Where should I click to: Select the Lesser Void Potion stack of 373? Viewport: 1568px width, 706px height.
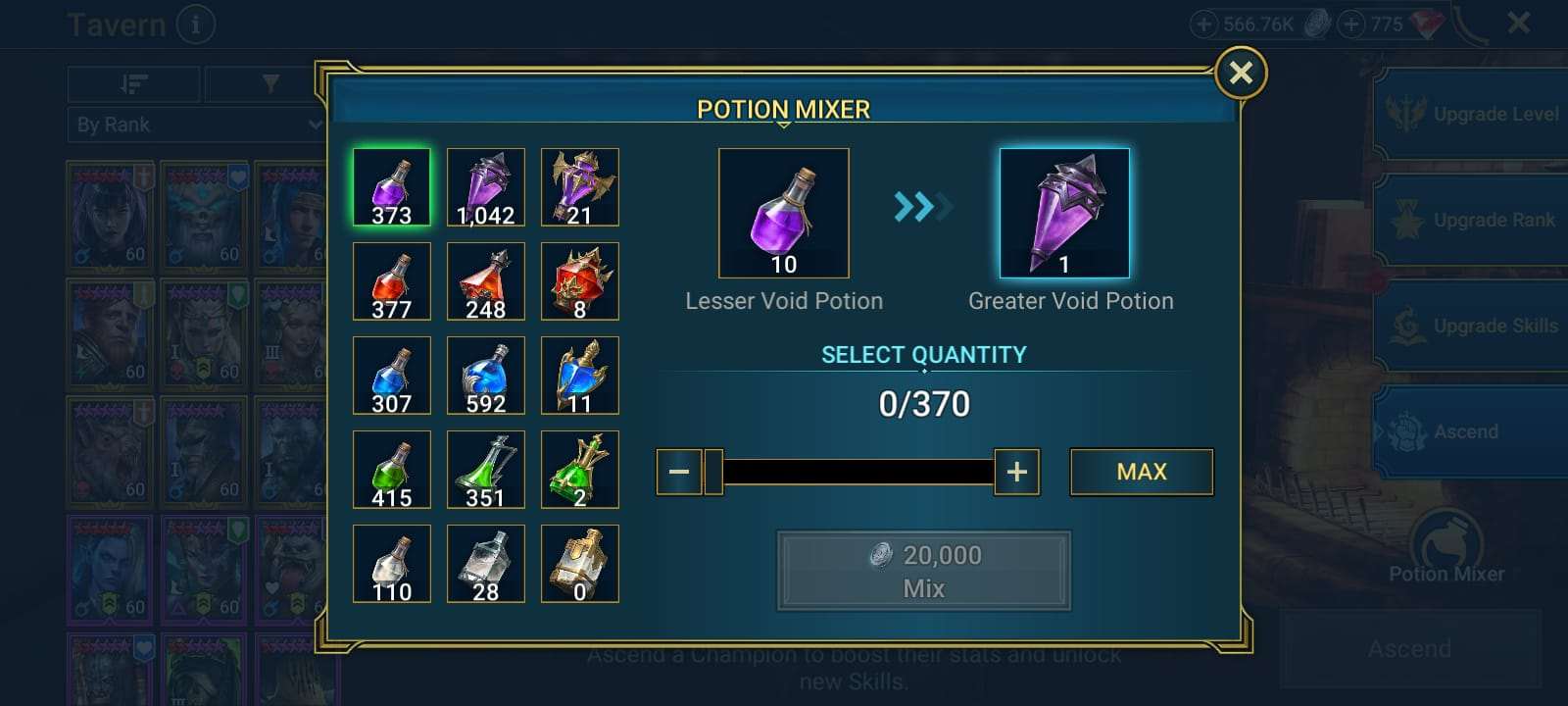(391, 187)
